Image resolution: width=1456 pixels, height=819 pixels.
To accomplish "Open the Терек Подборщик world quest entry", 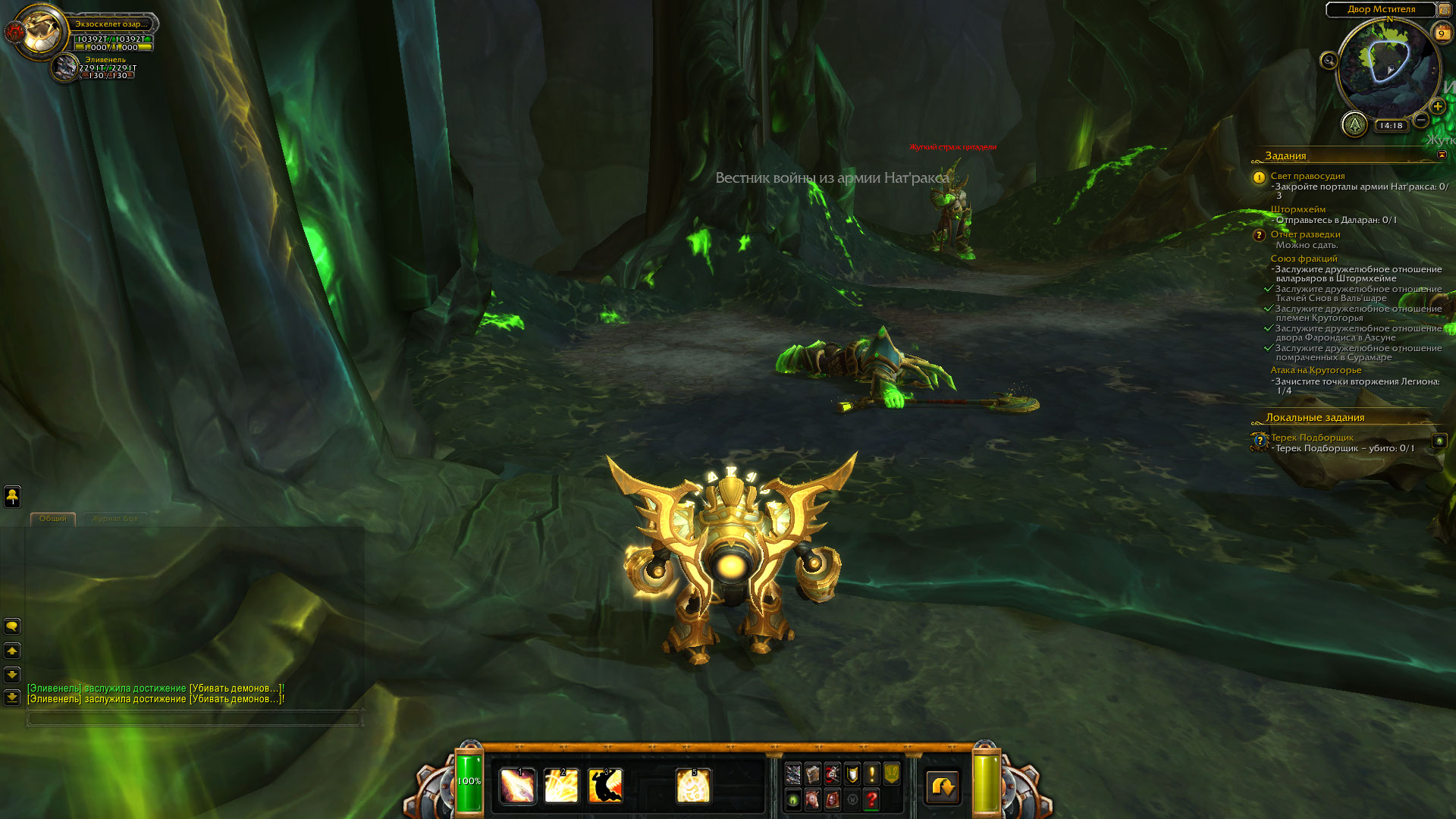I will click(1312, 438).
